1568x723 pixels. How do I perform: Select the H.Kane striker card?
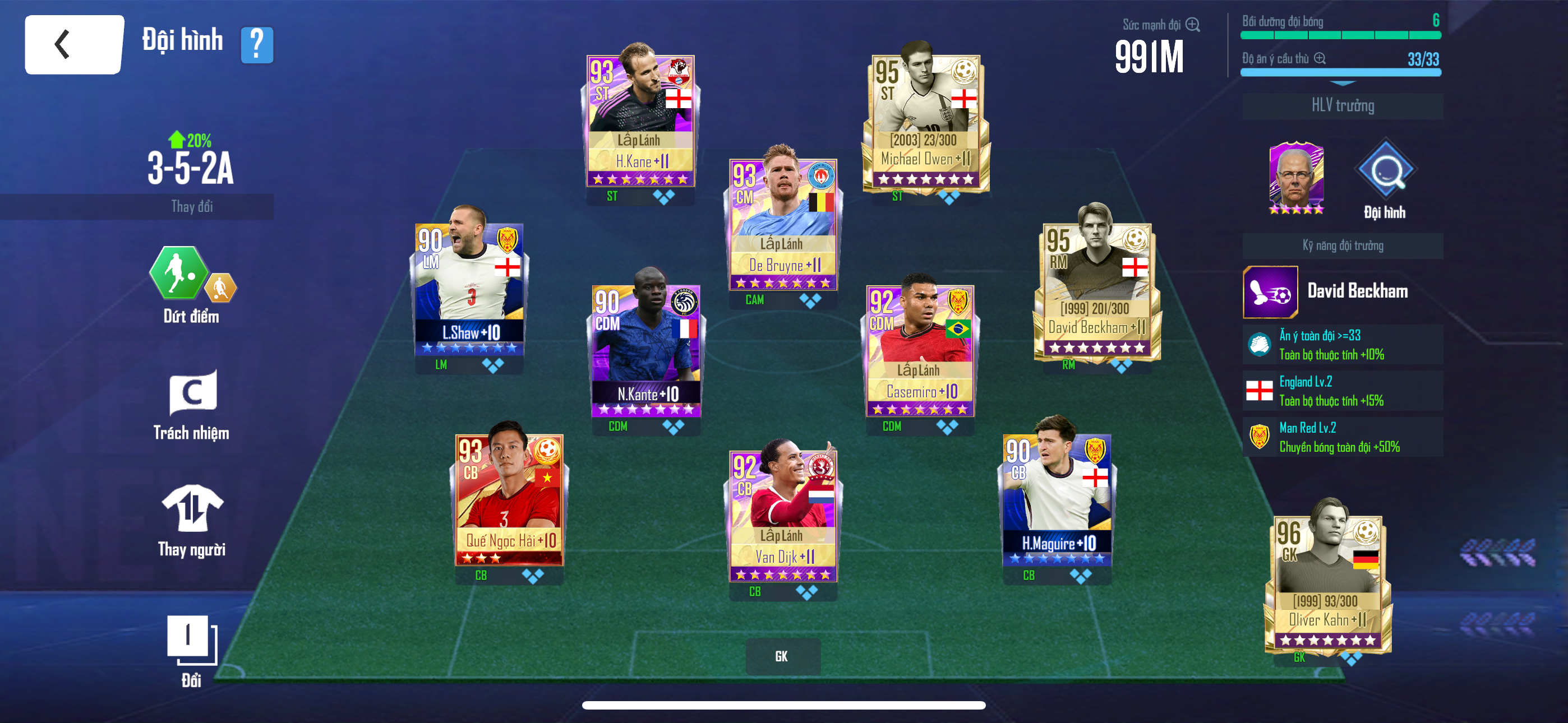[640, 121]
